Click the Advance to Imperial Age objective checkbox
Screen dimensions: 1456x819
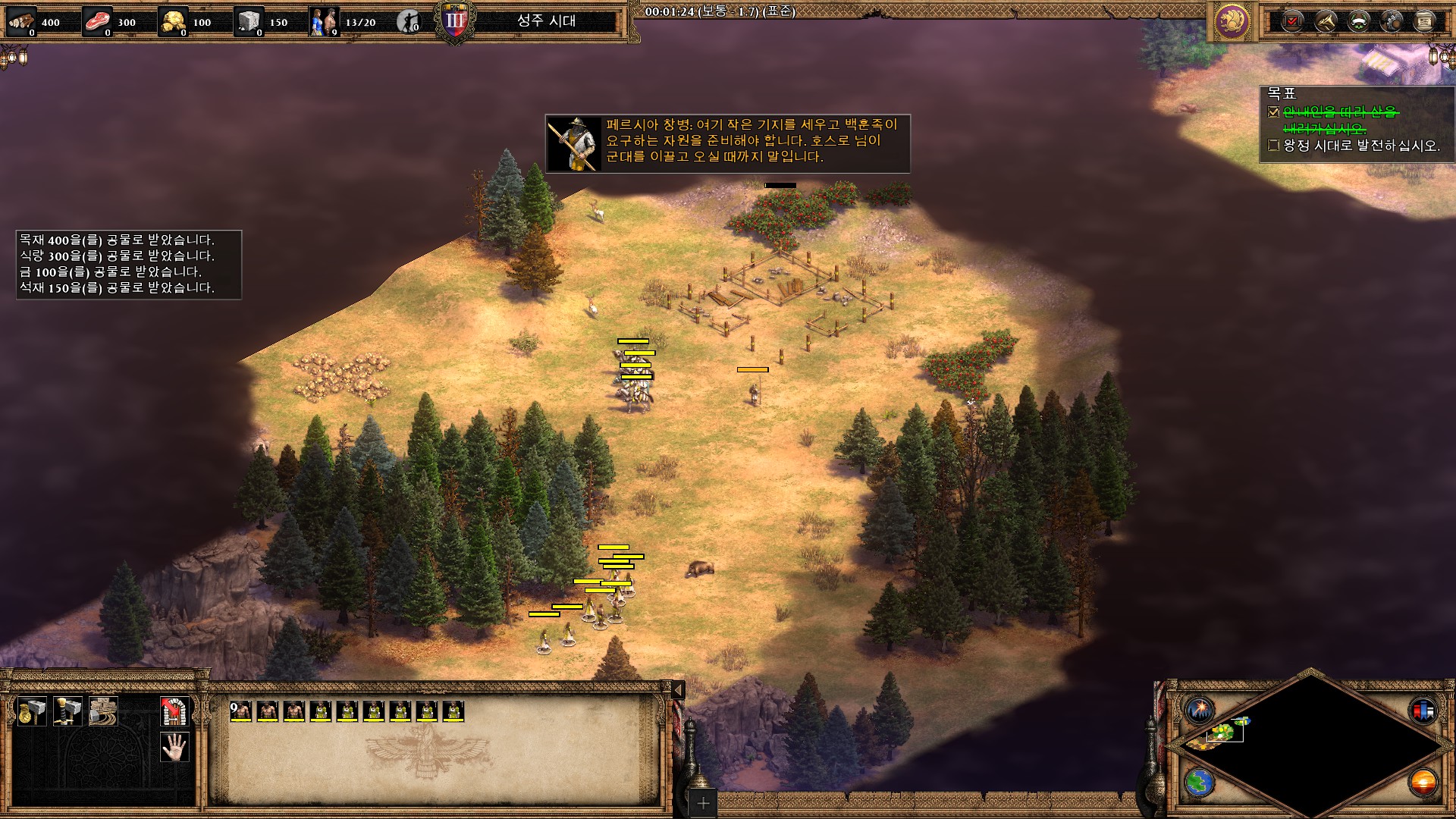click(x=1274, y=145)
